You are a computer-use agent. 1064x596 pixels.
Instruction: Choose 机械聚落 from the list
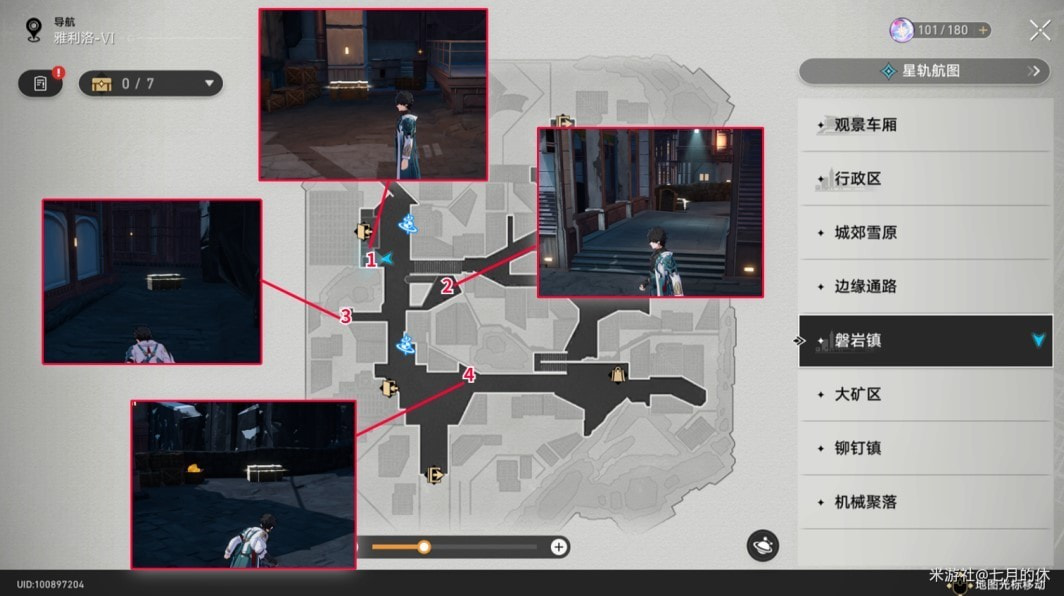tap(866, 502)
